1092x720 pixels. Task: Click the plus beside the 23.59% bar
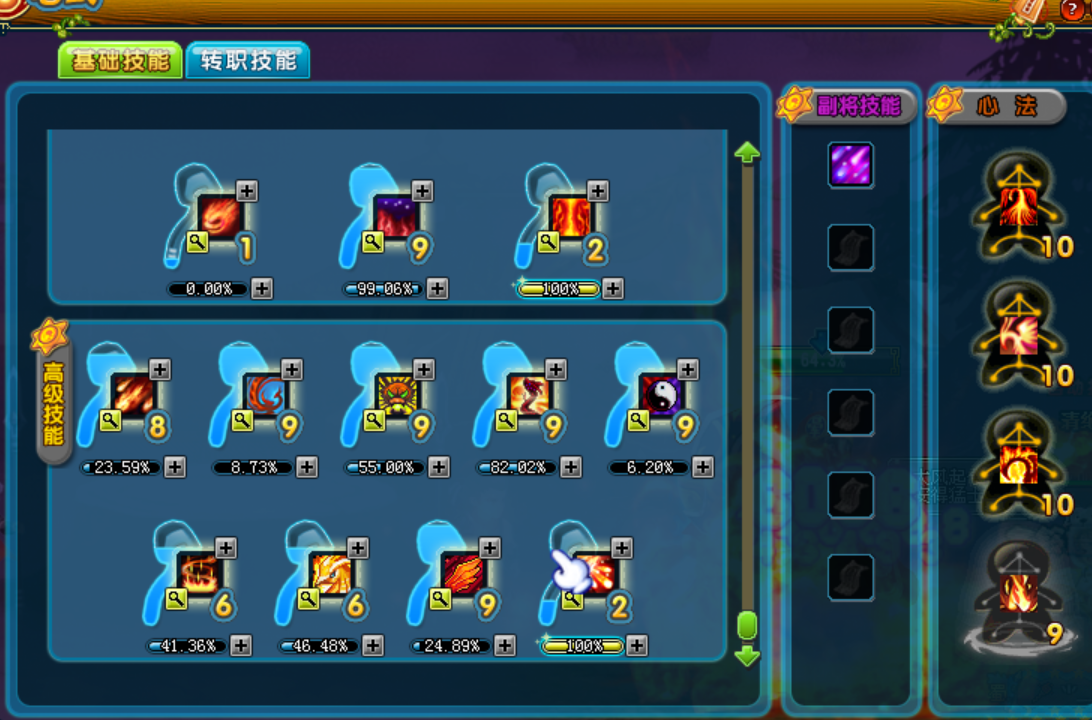175,467
